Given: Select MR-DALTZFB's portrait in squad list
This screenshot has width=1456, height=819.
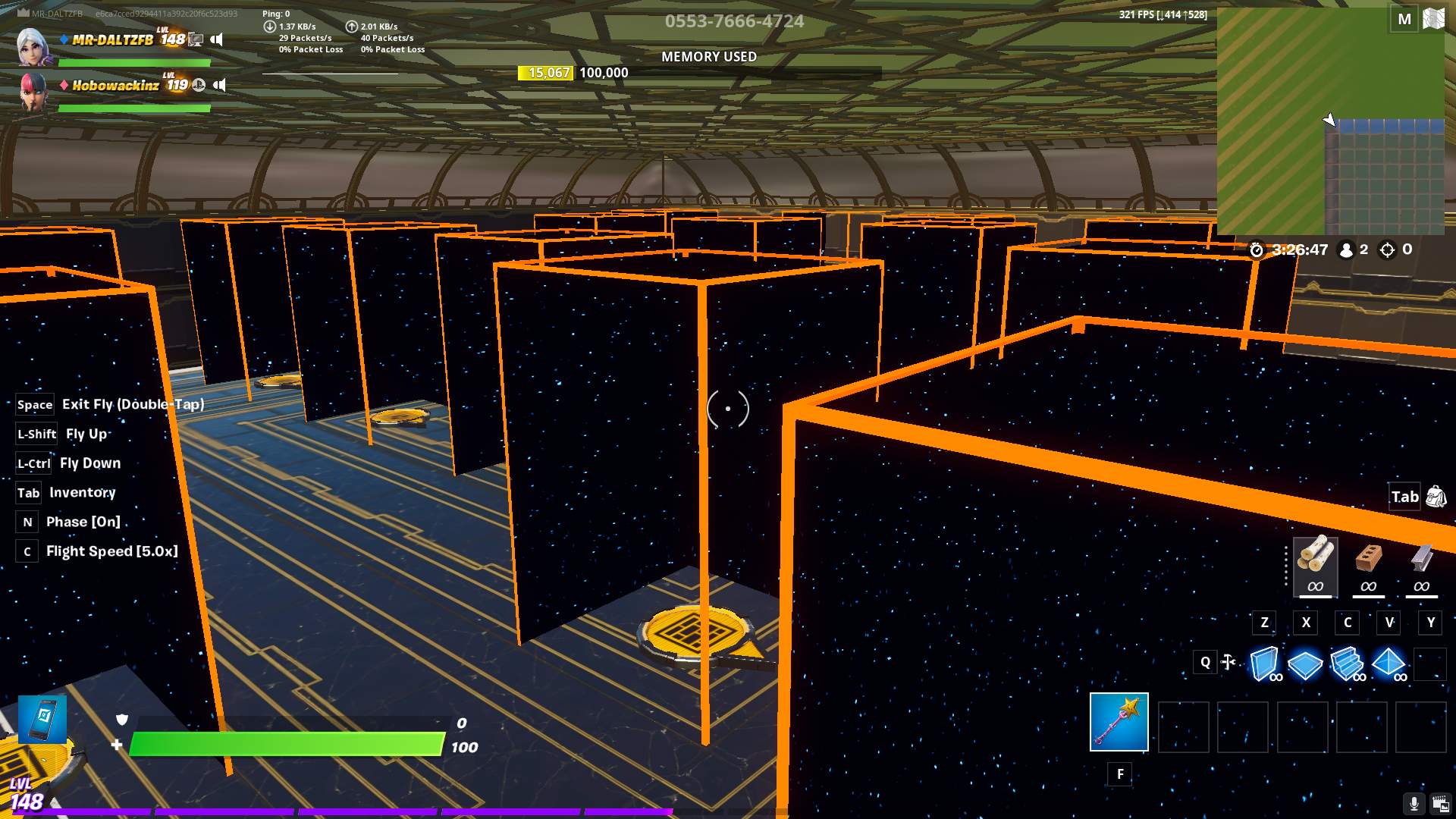Looking at the screenshot, I should tap(33, 45).
